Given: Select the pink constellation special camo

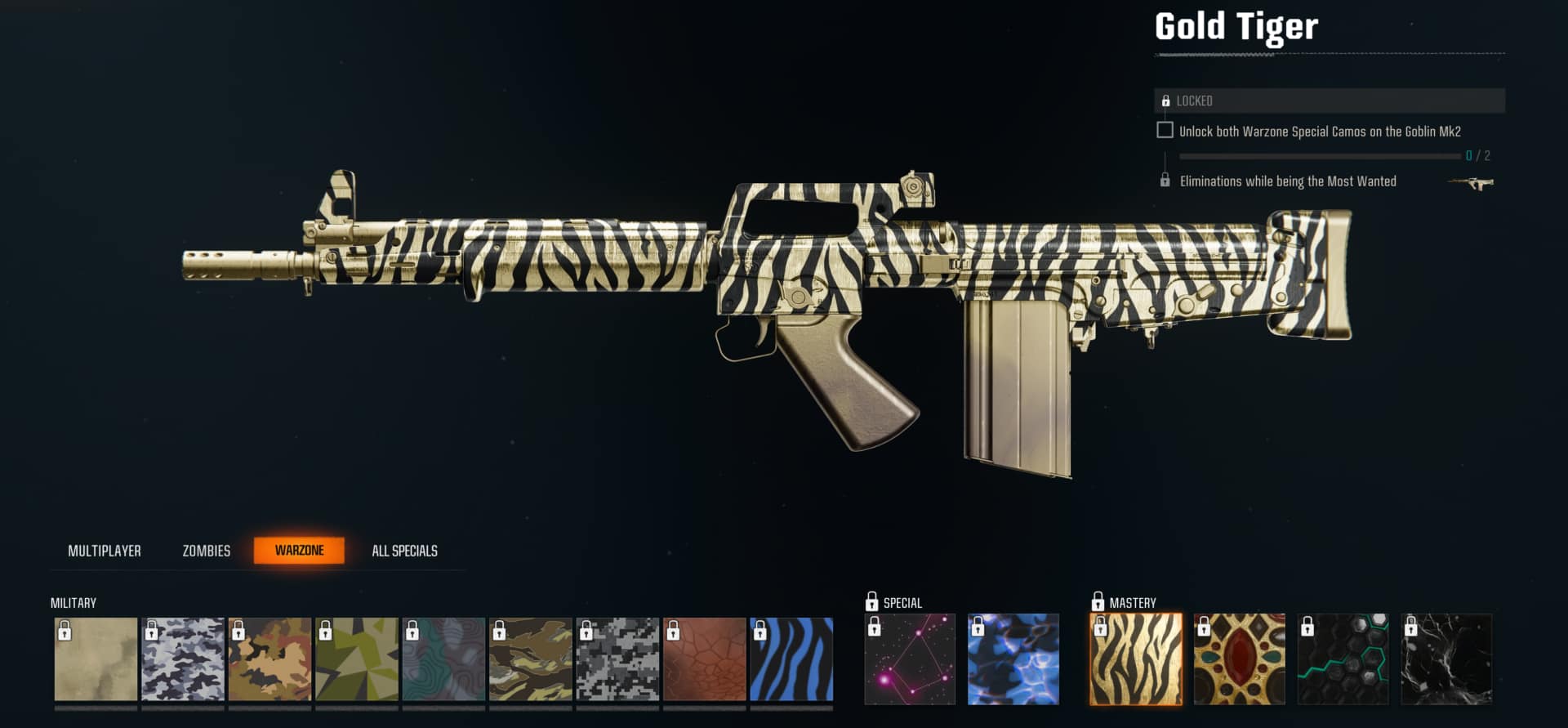Looking at the screenshot, I should (x=910, y=659).
